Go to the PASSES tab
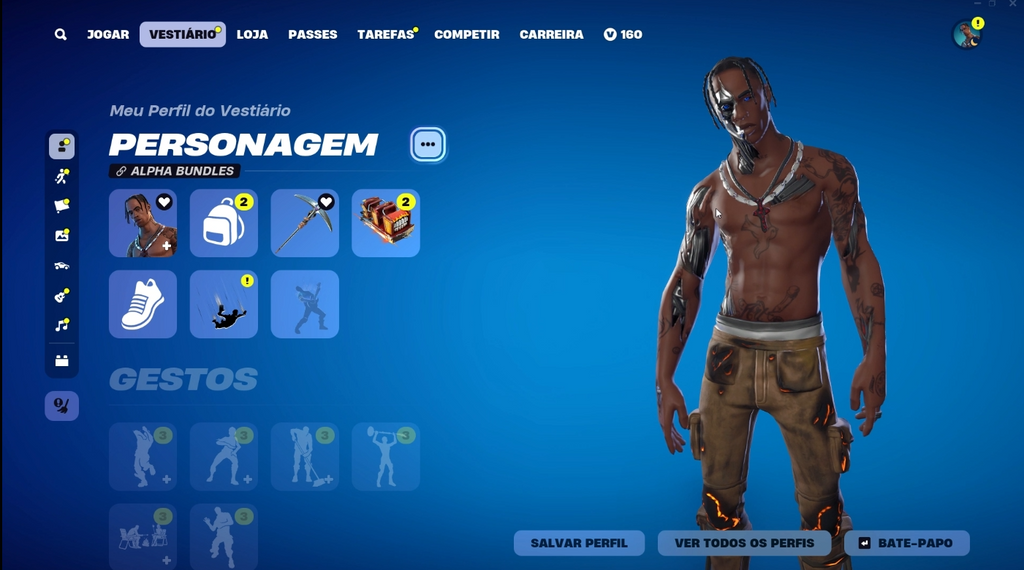The image size is (1024, 570). point(312,35)
